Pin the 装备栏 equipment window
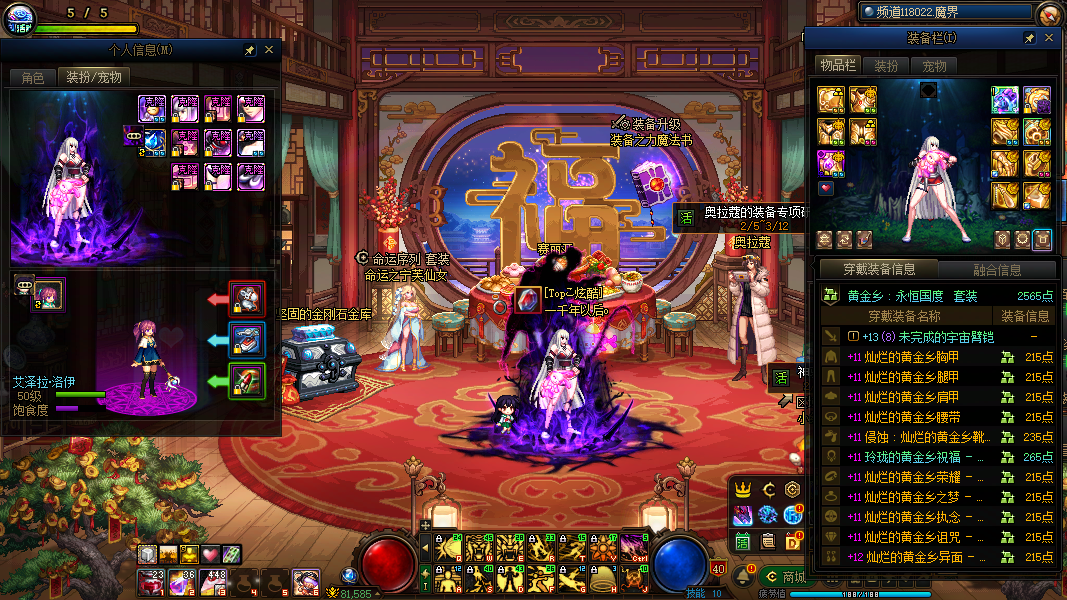This screenshot has height=600, width=1067. point(1029,38)
